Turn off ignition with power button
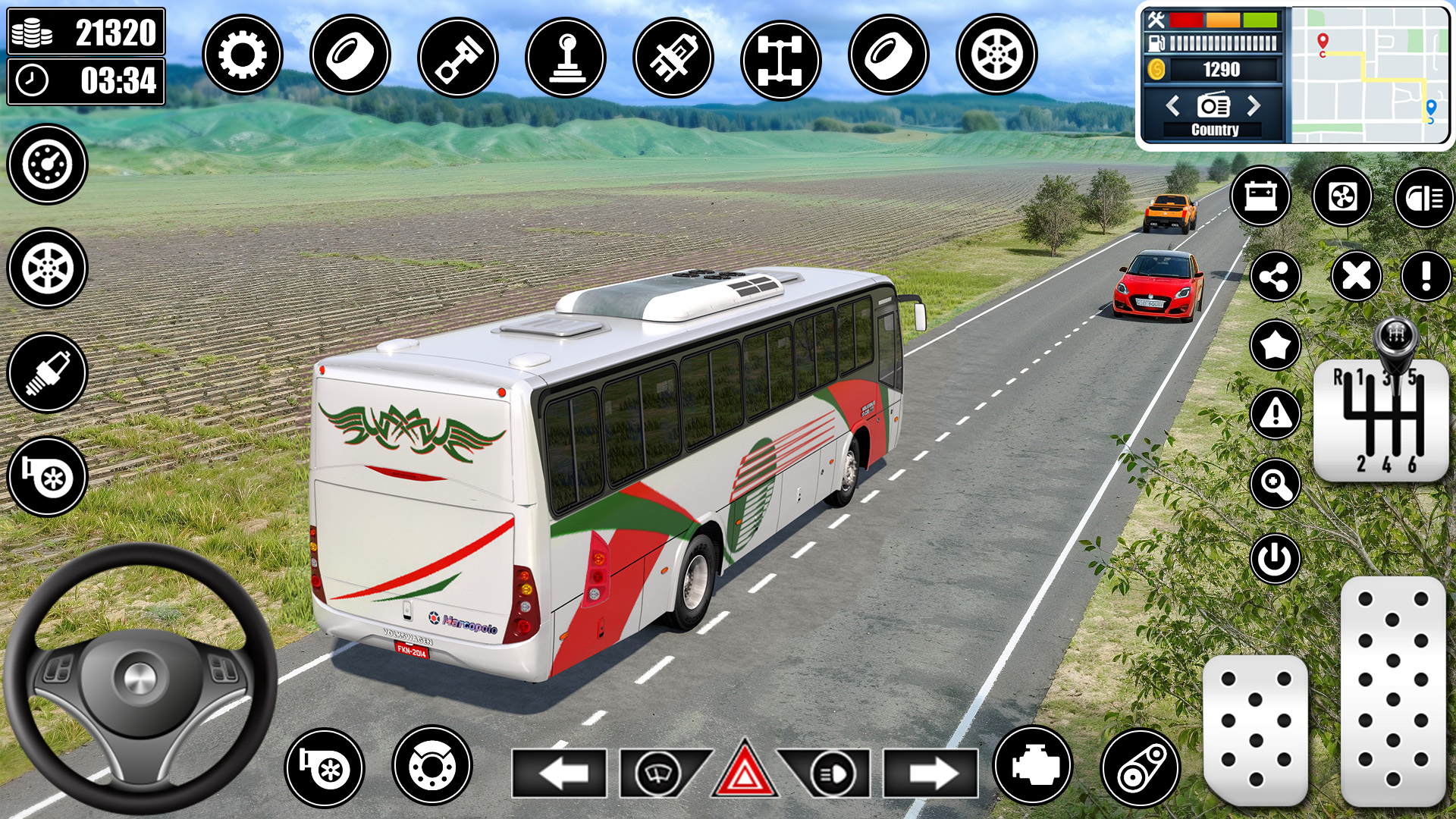Image resolution: width=1456 pixels, height=819 pixels. pos(1275,559)
